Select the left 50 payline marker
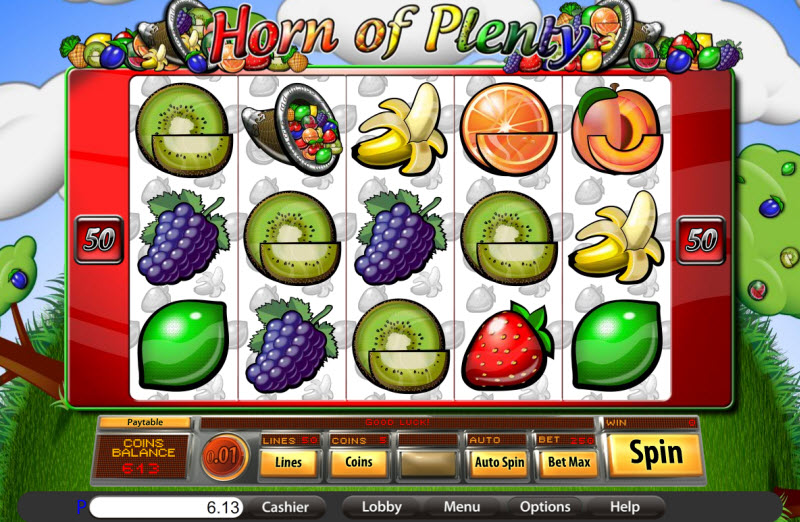 pyautogui.click(x=99, y=240)
